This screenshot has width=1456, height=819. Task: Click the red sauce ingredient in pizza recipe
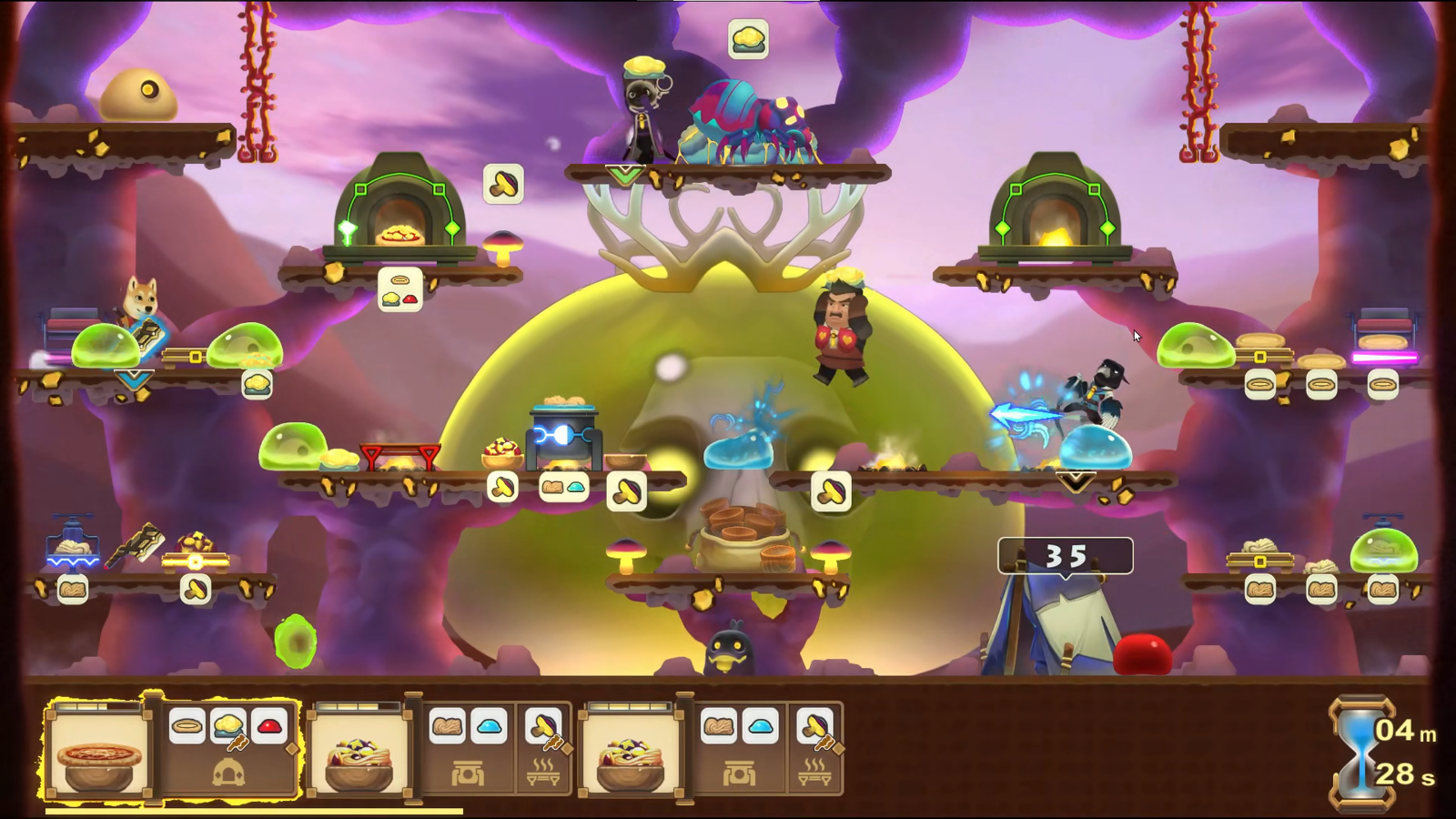269,726
